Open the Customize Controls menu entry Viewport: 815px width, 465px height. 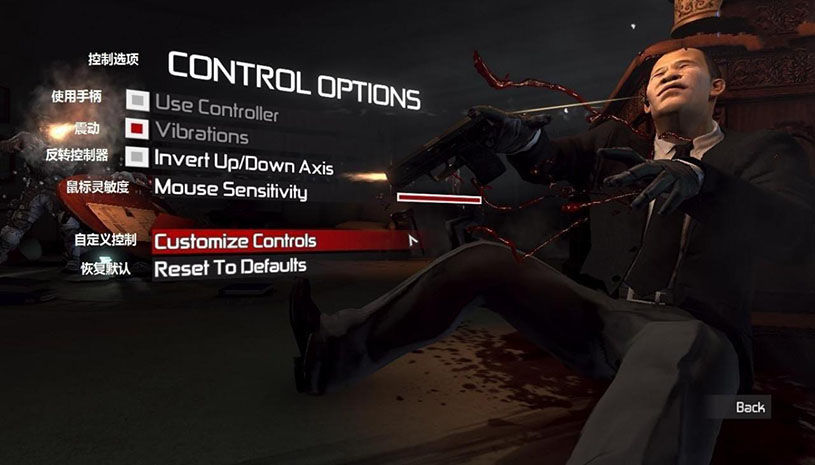tap(236, 241)
